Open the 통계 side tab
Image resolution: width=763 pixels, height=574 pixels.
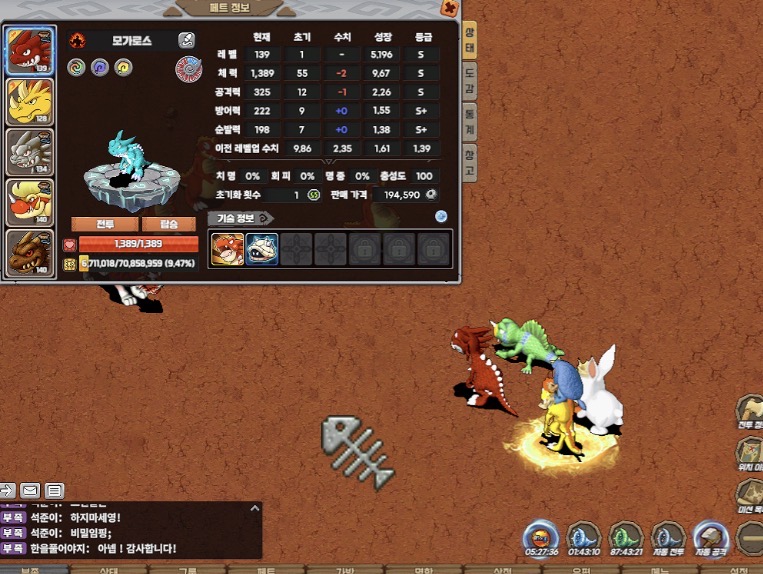coord(469,121)
